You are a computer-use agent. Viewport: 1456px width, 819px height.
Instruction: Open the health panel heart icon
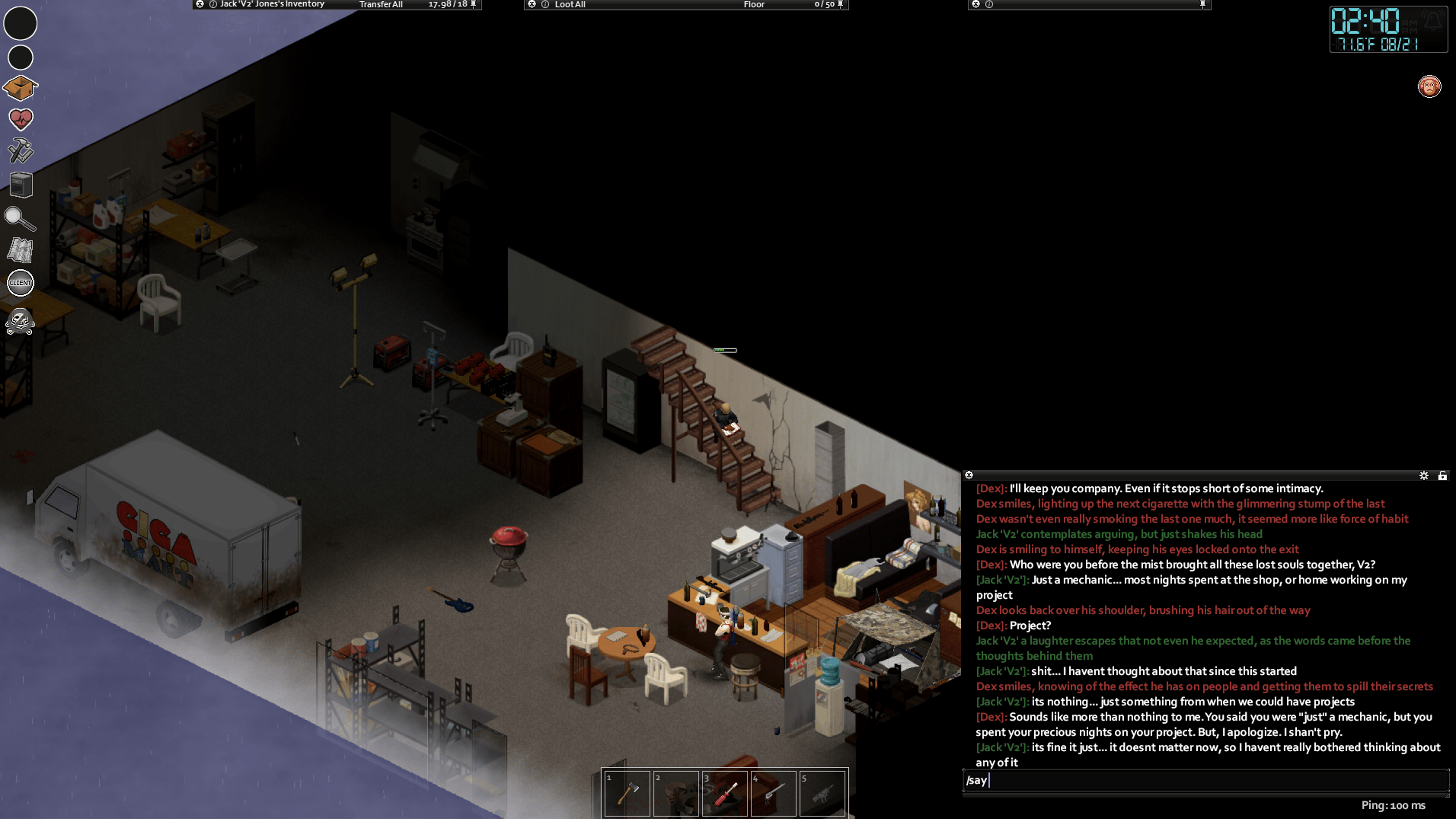pos(21,119)
